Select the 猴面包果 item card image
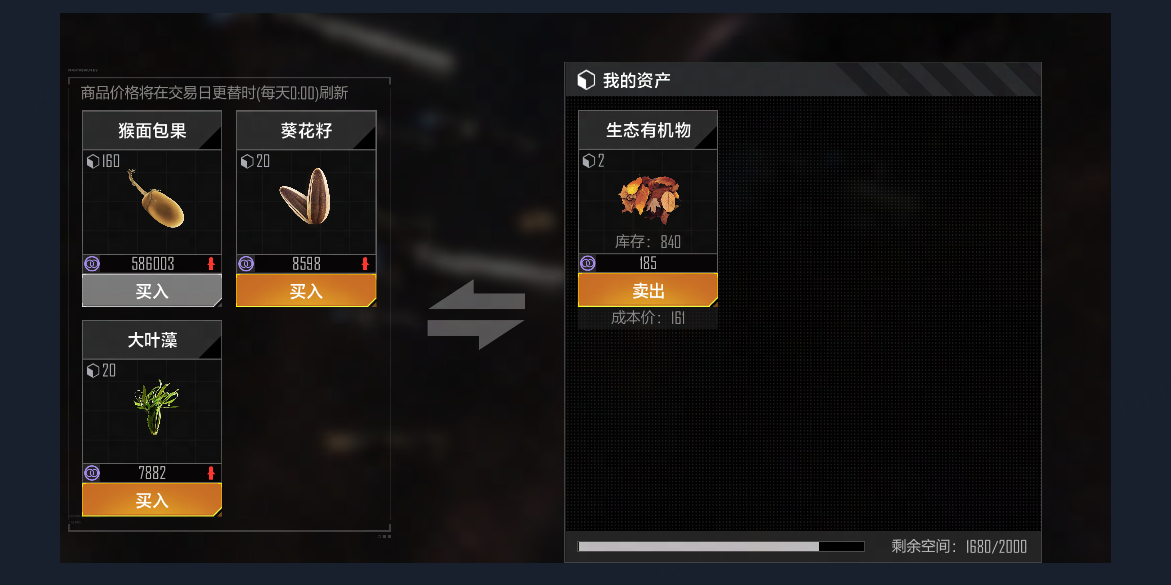 click(x=155, y=200)
